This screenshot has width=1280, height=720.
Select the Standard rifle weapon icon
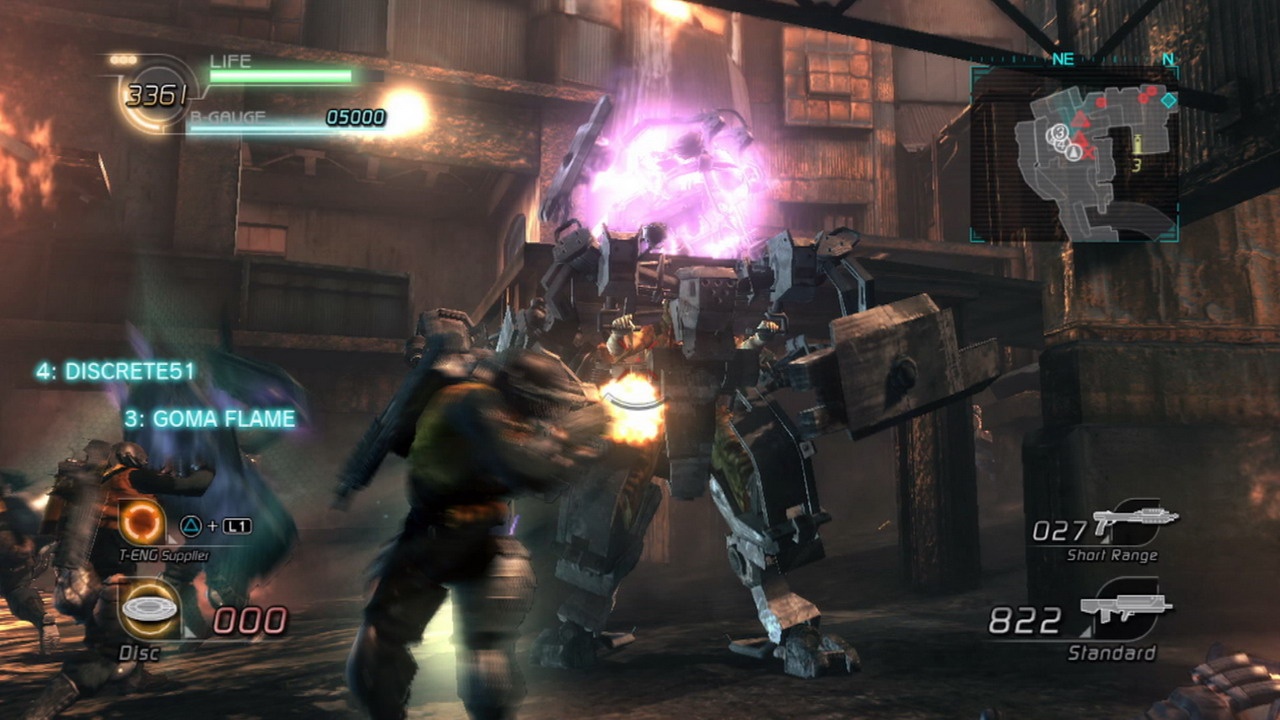click(1124, 609)
